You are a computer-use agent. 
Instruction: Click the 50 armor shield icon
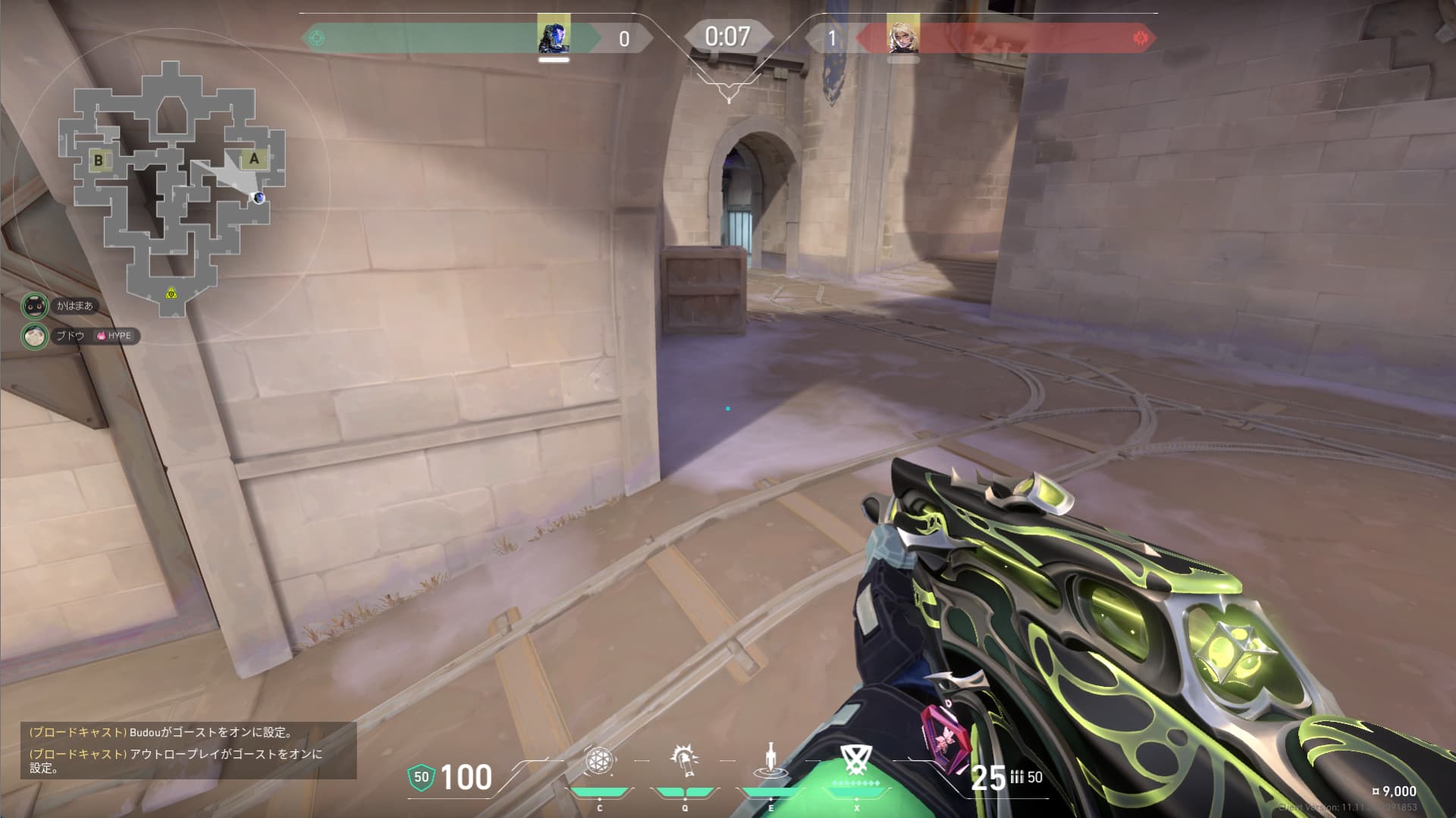pyautogui.click(x=421, y=777)
